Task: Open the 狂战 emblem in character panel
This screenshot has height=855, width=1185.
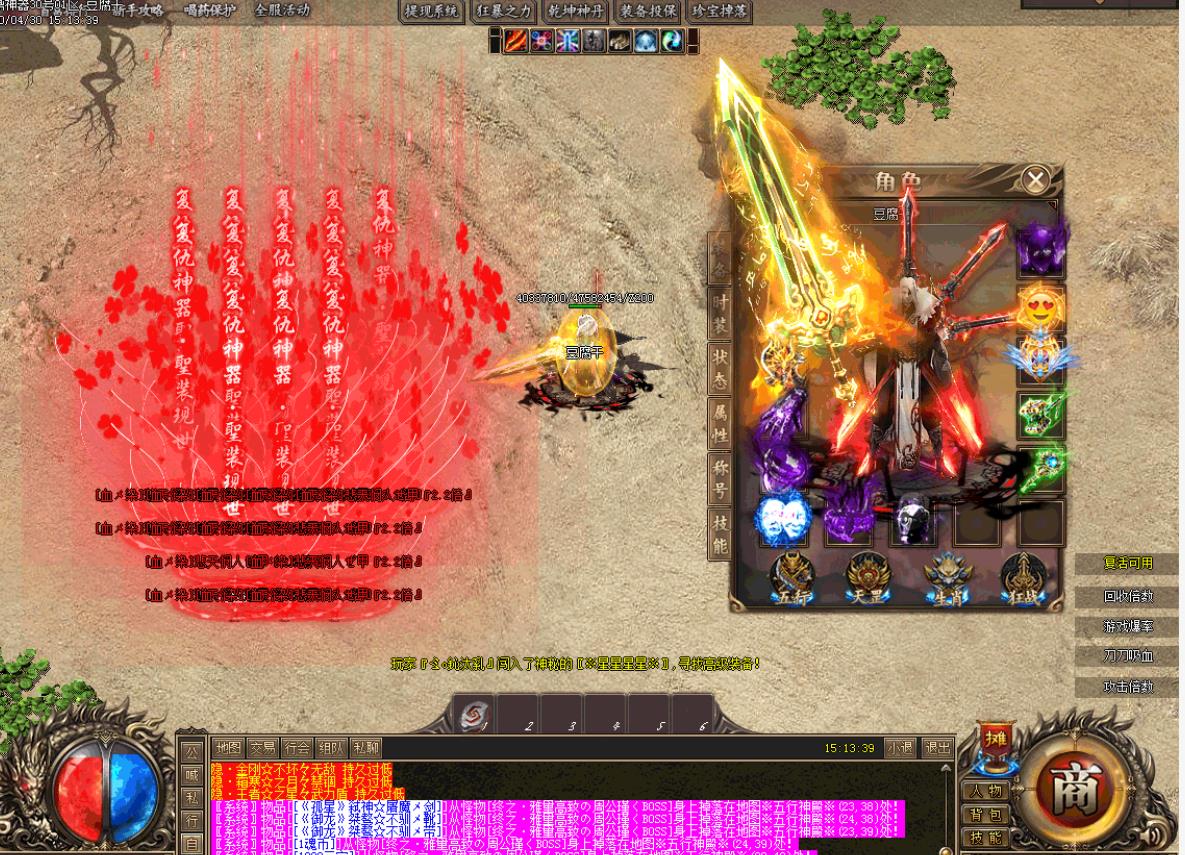Action: 1025,579
